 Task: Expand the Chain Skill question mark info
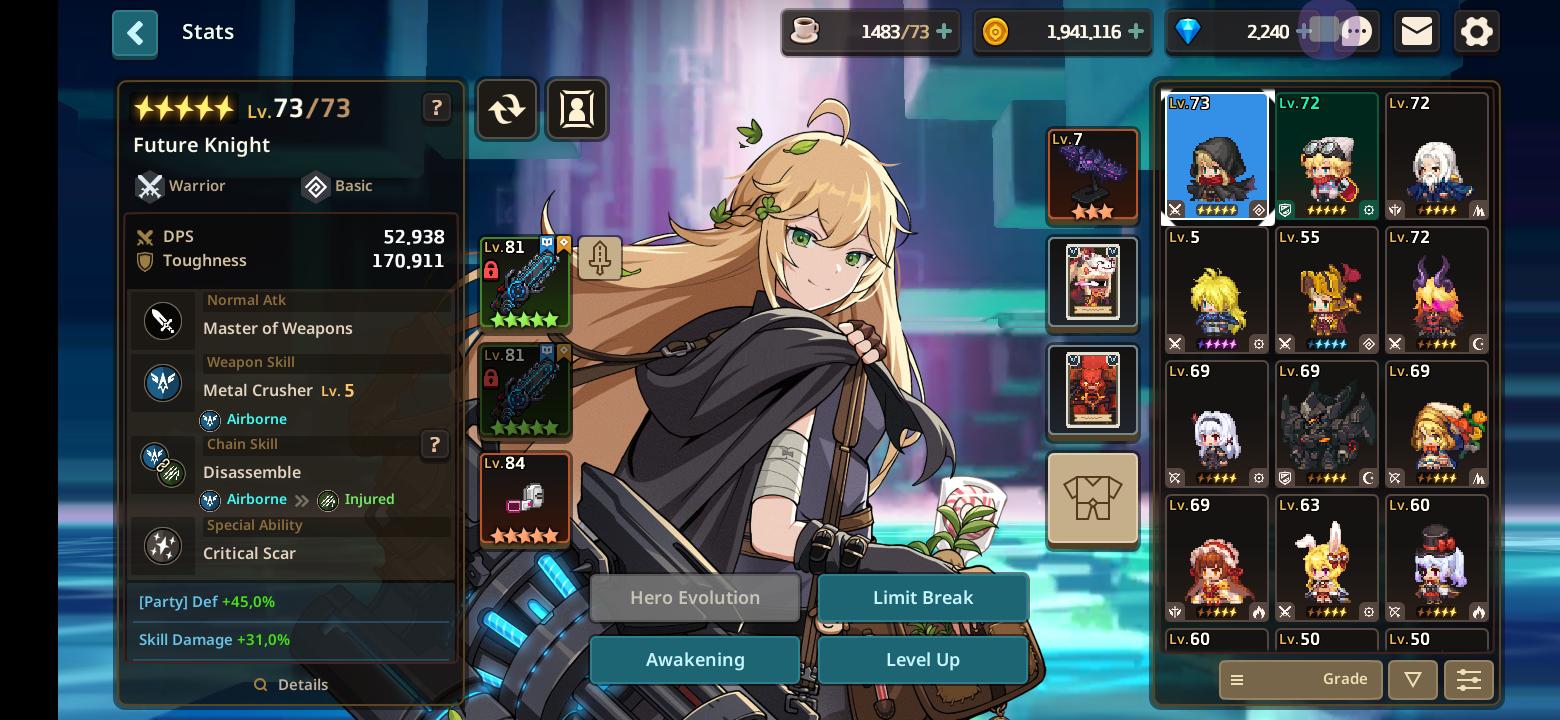pos(435,445)
